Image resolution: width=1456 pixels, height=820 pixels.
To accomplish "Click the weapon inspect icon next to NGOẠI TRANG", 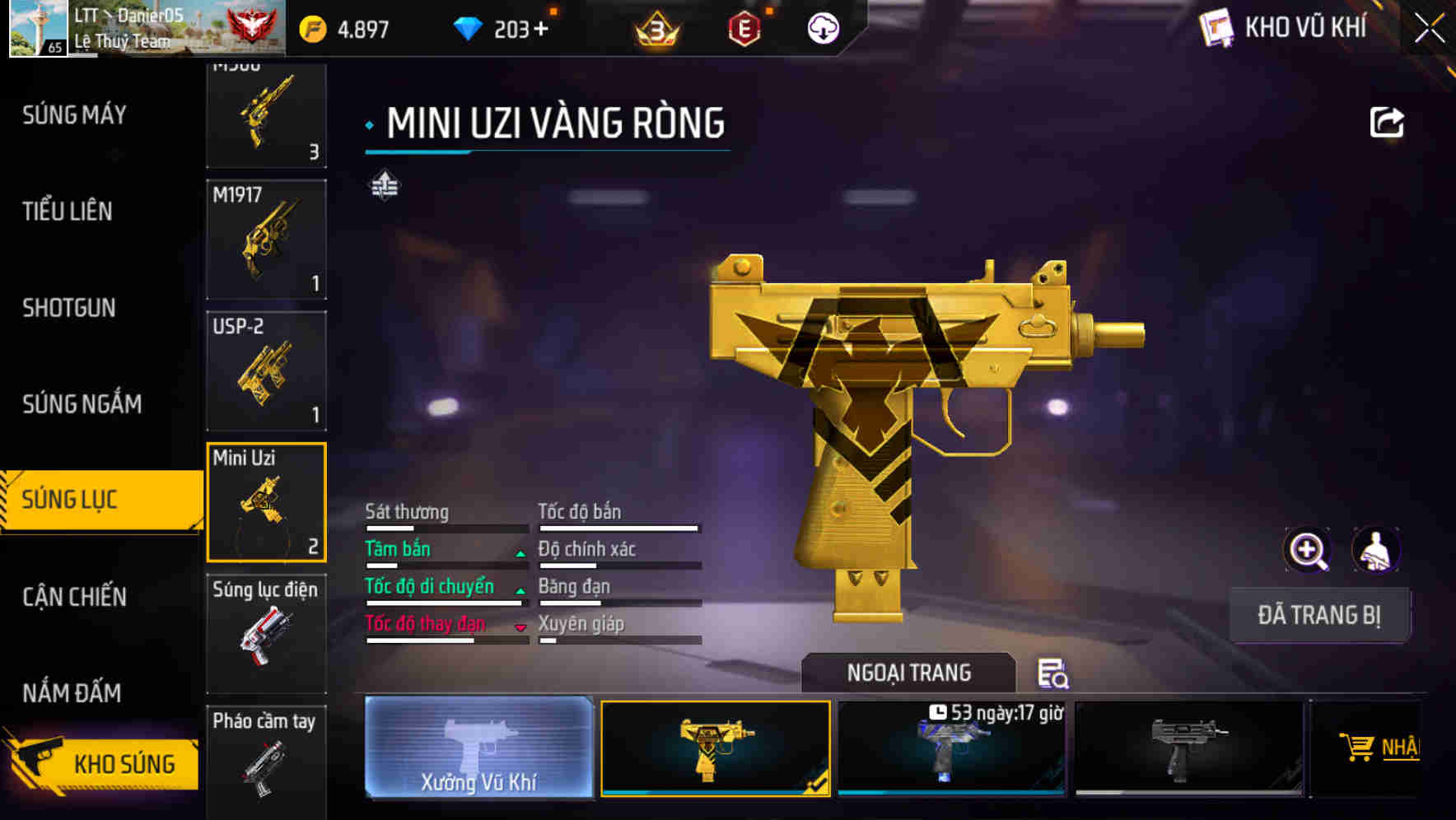I will pos(1055,674).
